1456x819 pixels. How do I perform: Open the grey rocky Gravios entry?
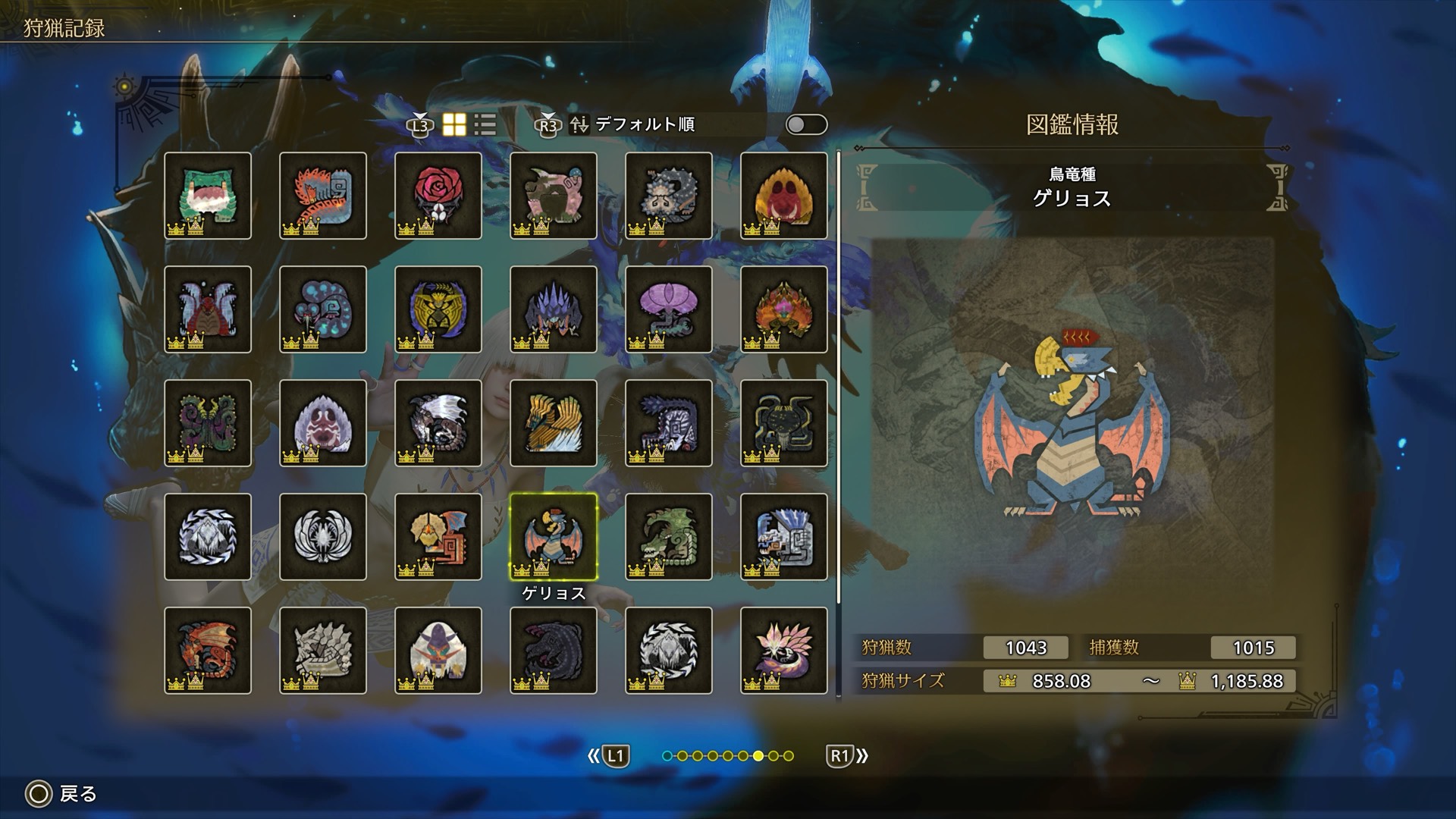pyautogui.click(x=323, y=651)
